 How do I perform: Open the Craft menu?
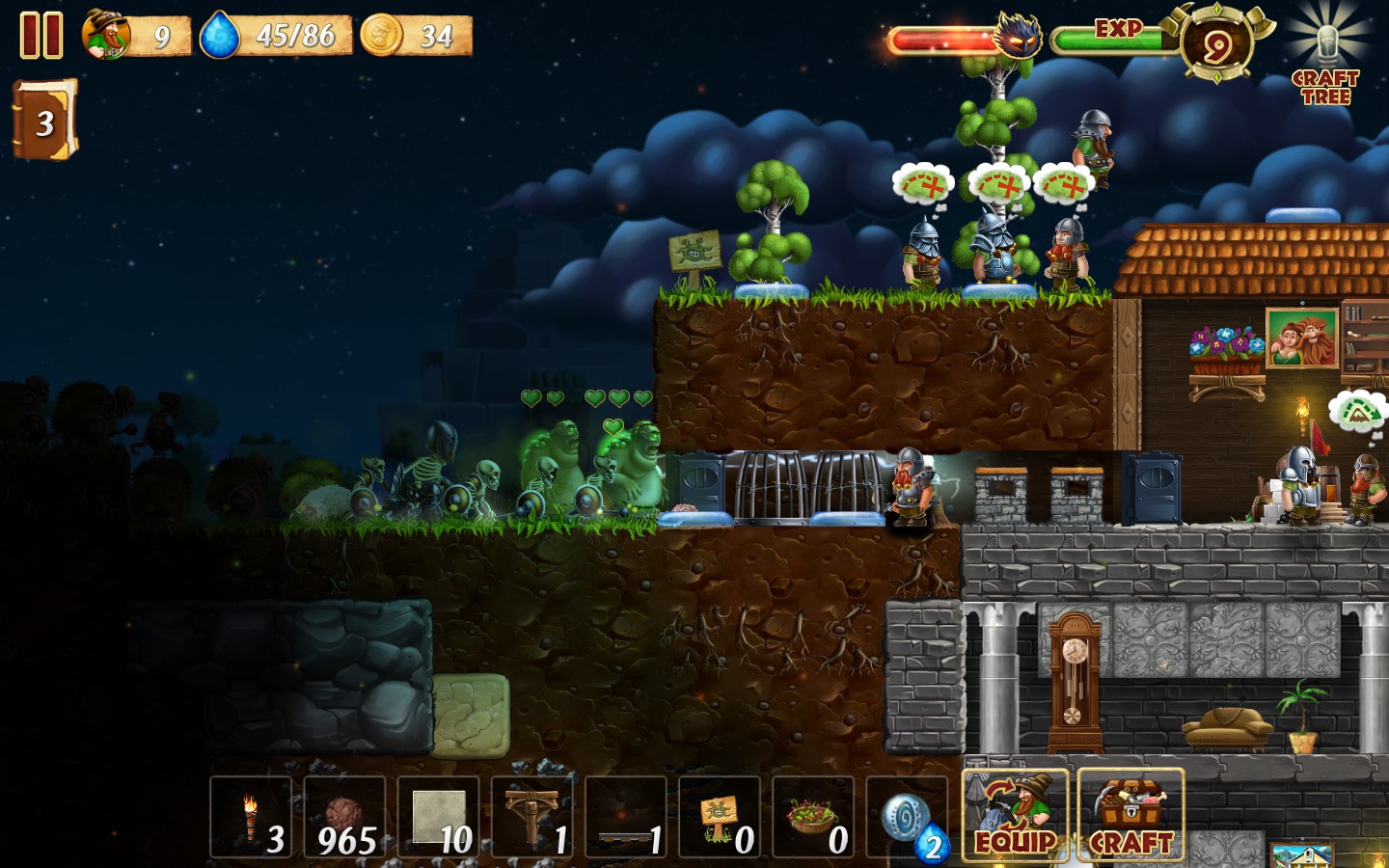click(x=1130, y=816)
